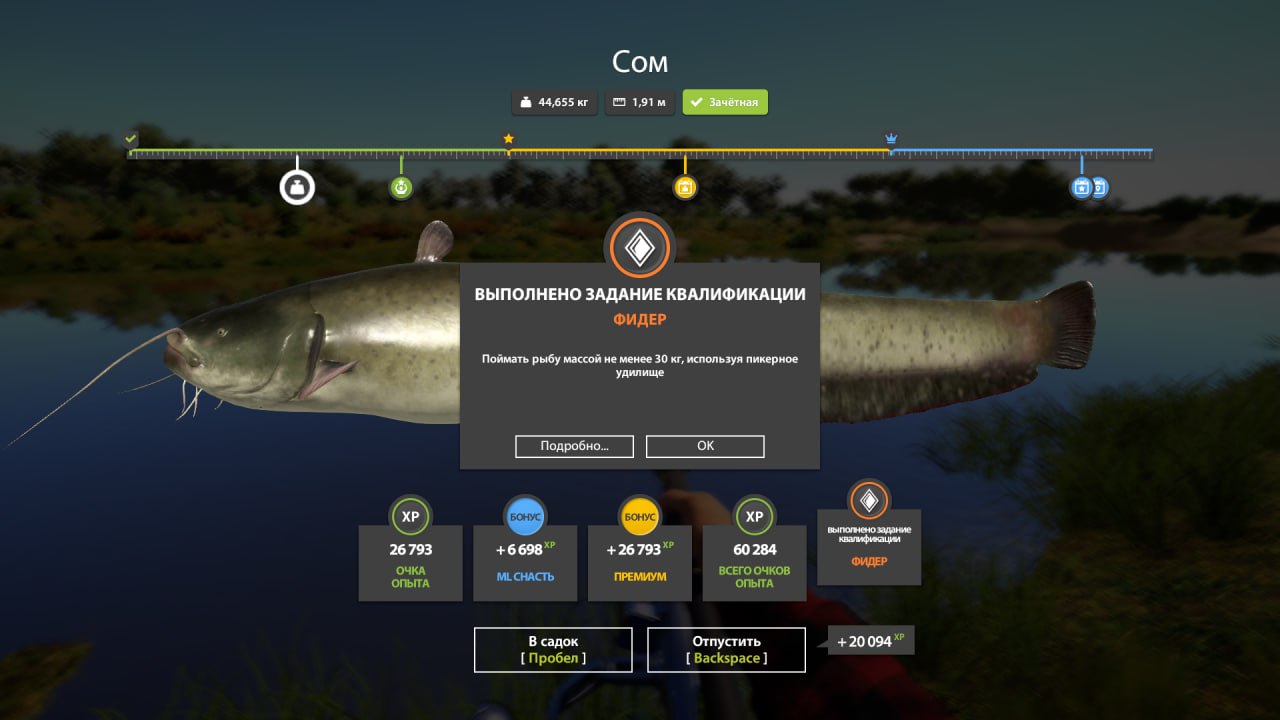The height and width of the screenshot is (720, 1280).
Task: Click the Зачётная trophy badge
Action: tap(725, 102)
